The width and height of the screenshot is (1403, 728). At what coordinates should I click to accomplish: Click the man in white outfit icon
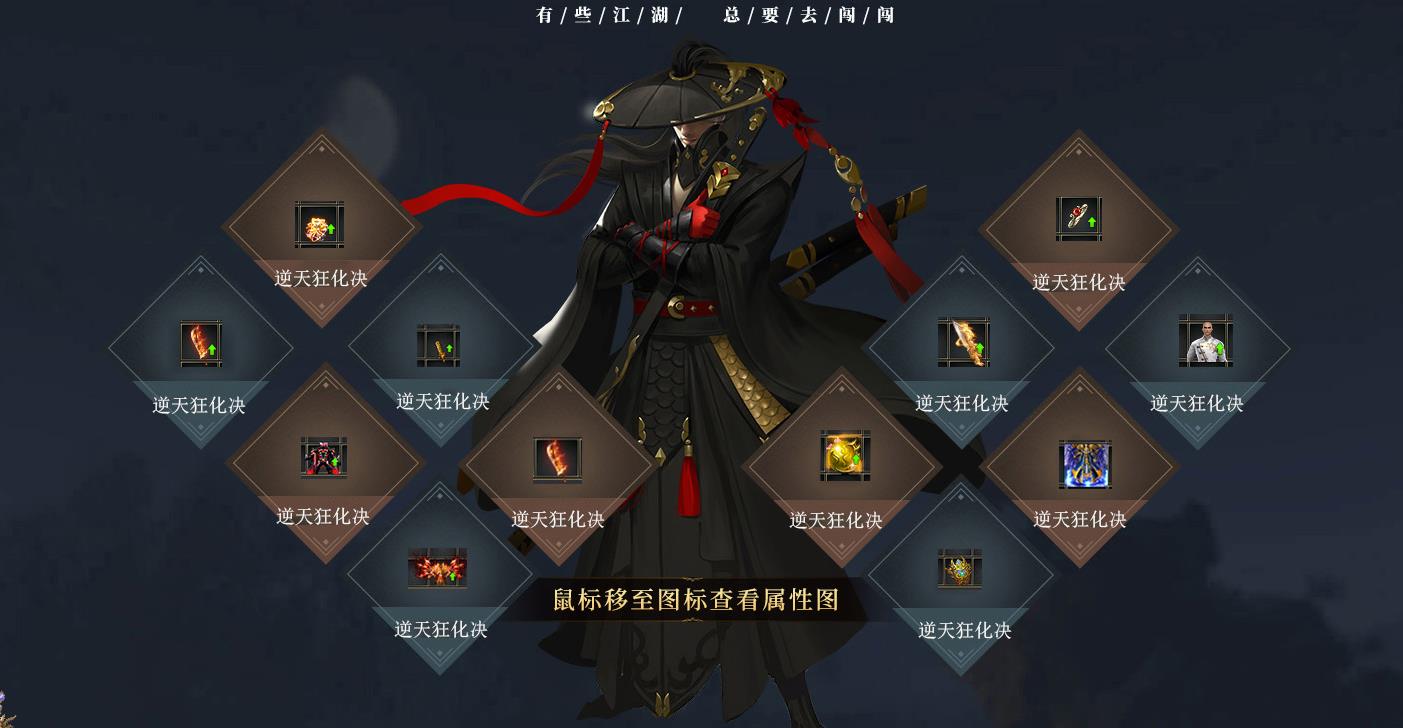1204,341
